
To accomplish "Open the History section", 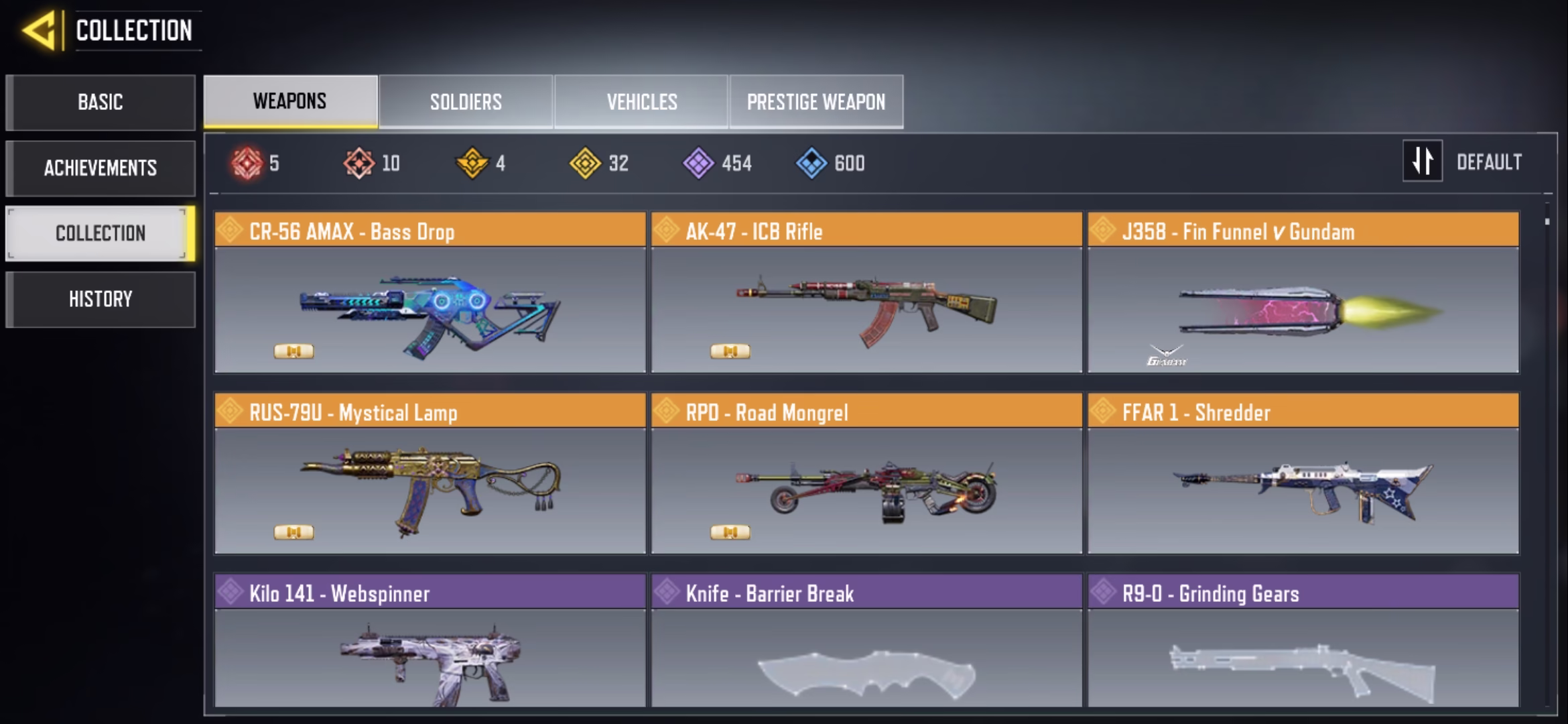I will tap(101, 299).
